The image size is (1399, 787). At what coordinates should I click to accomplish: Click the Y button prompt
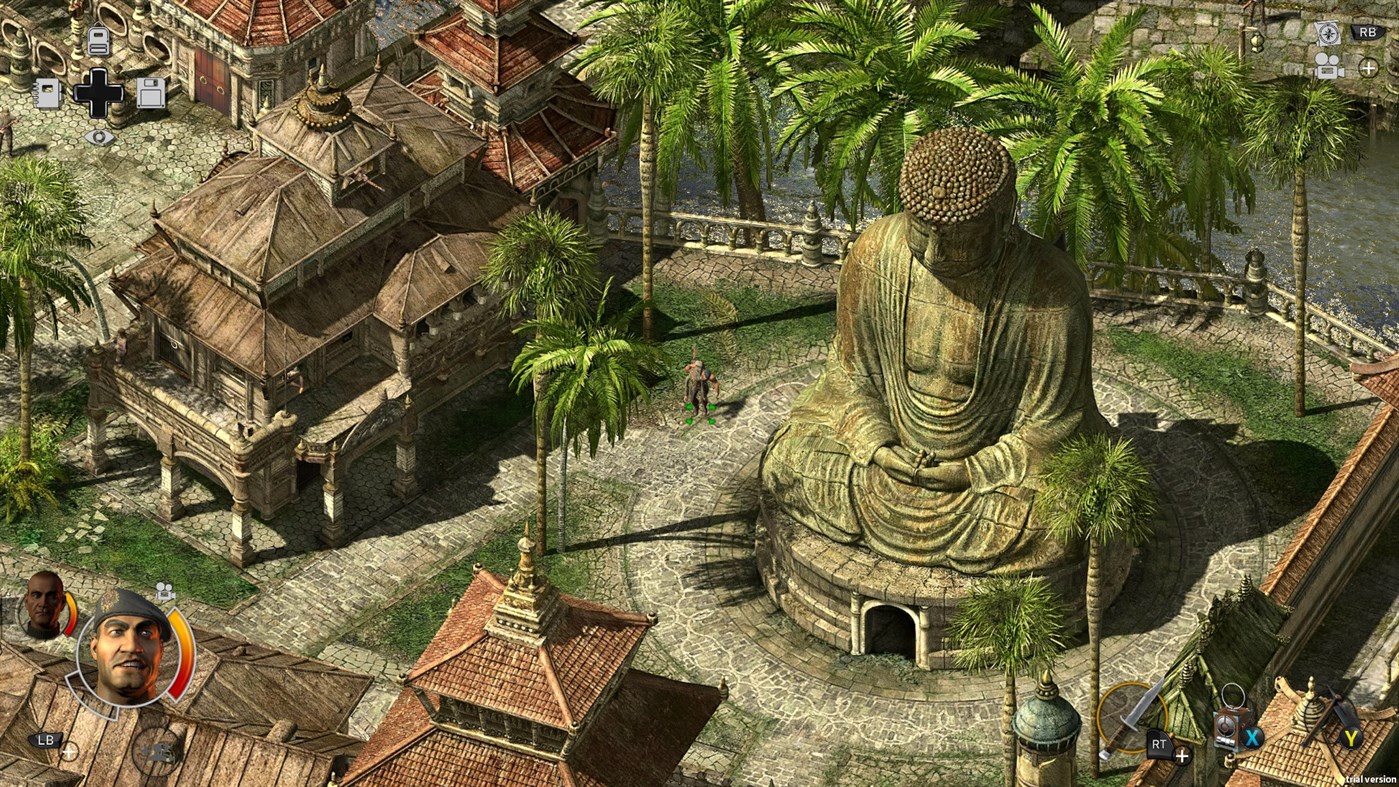(1350, 738)
